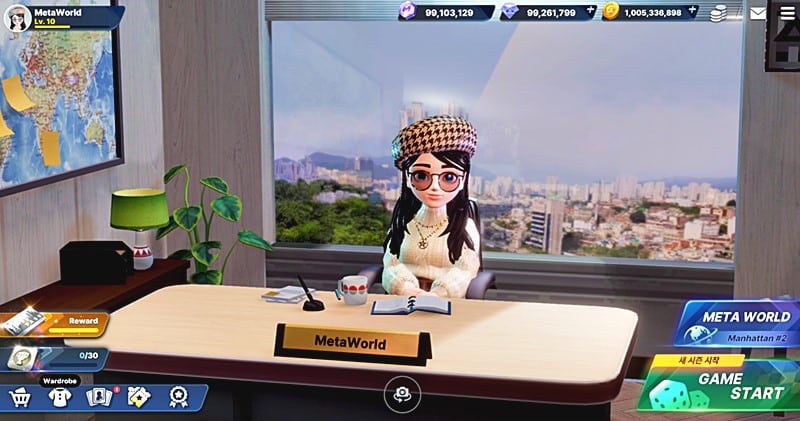Screen dimensions: 800x421
Task: Open the Meta World Manhattan #2 panel
Action: pos(740,326)
